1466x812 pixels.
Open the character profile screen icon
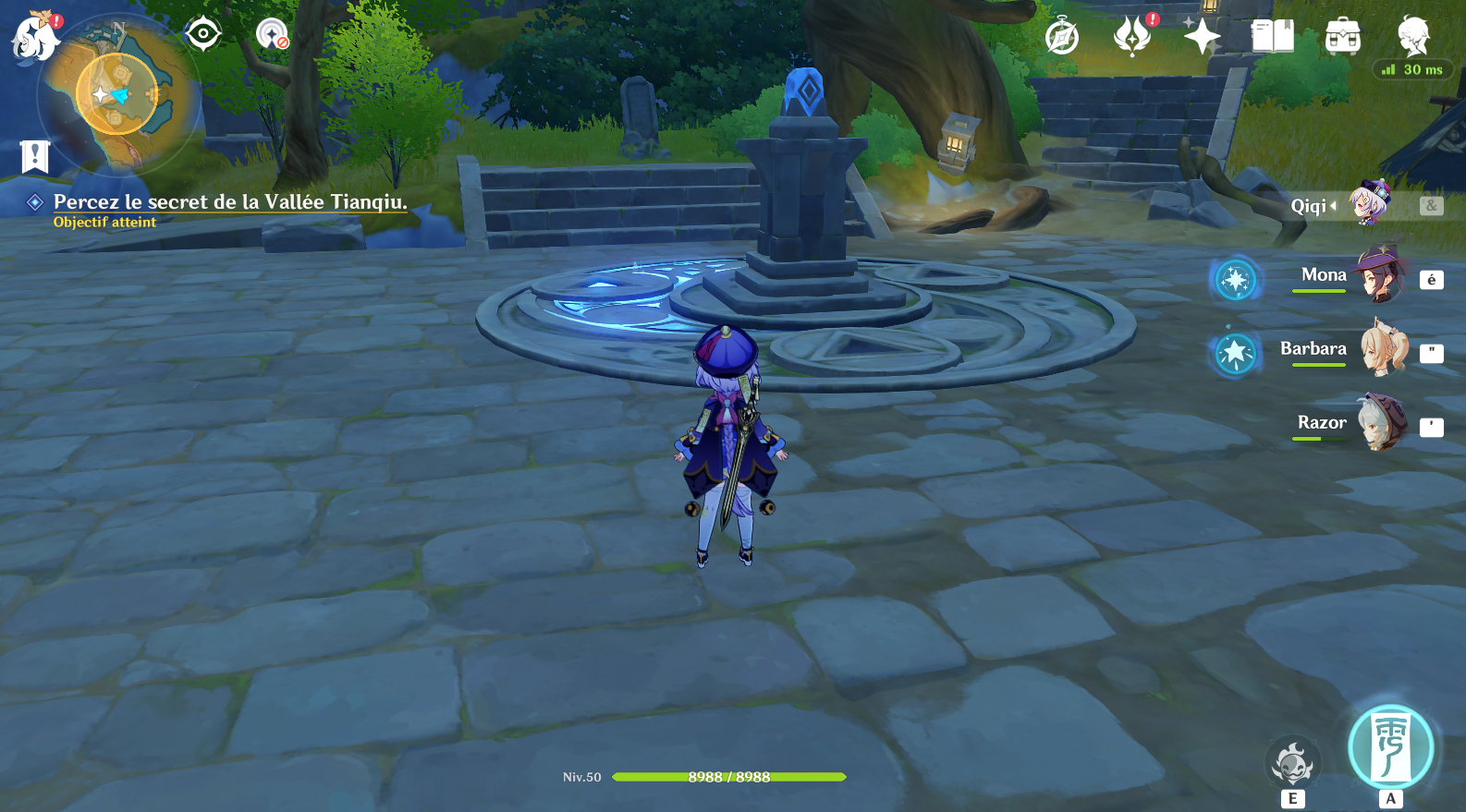1412,35
